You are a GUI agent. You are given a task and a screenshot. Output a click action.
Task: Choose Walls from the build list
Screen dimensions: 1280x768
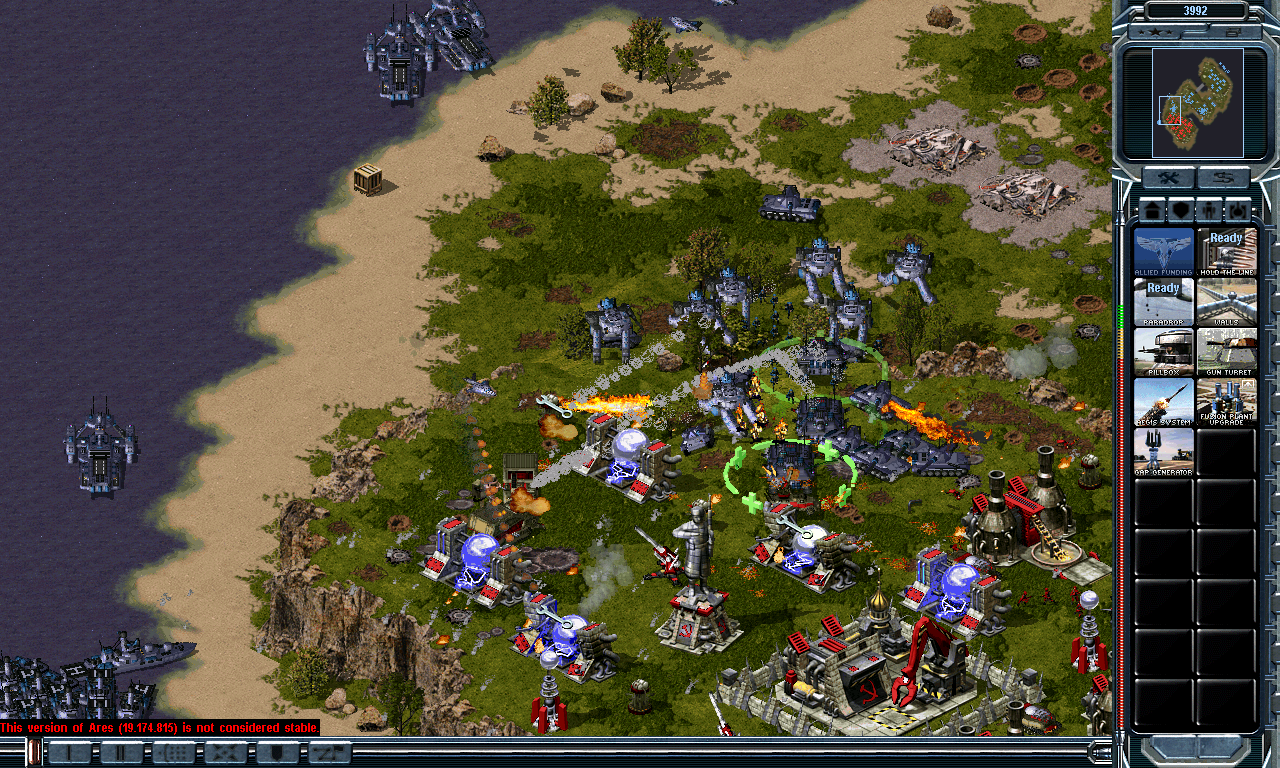tap(1226, 301)
